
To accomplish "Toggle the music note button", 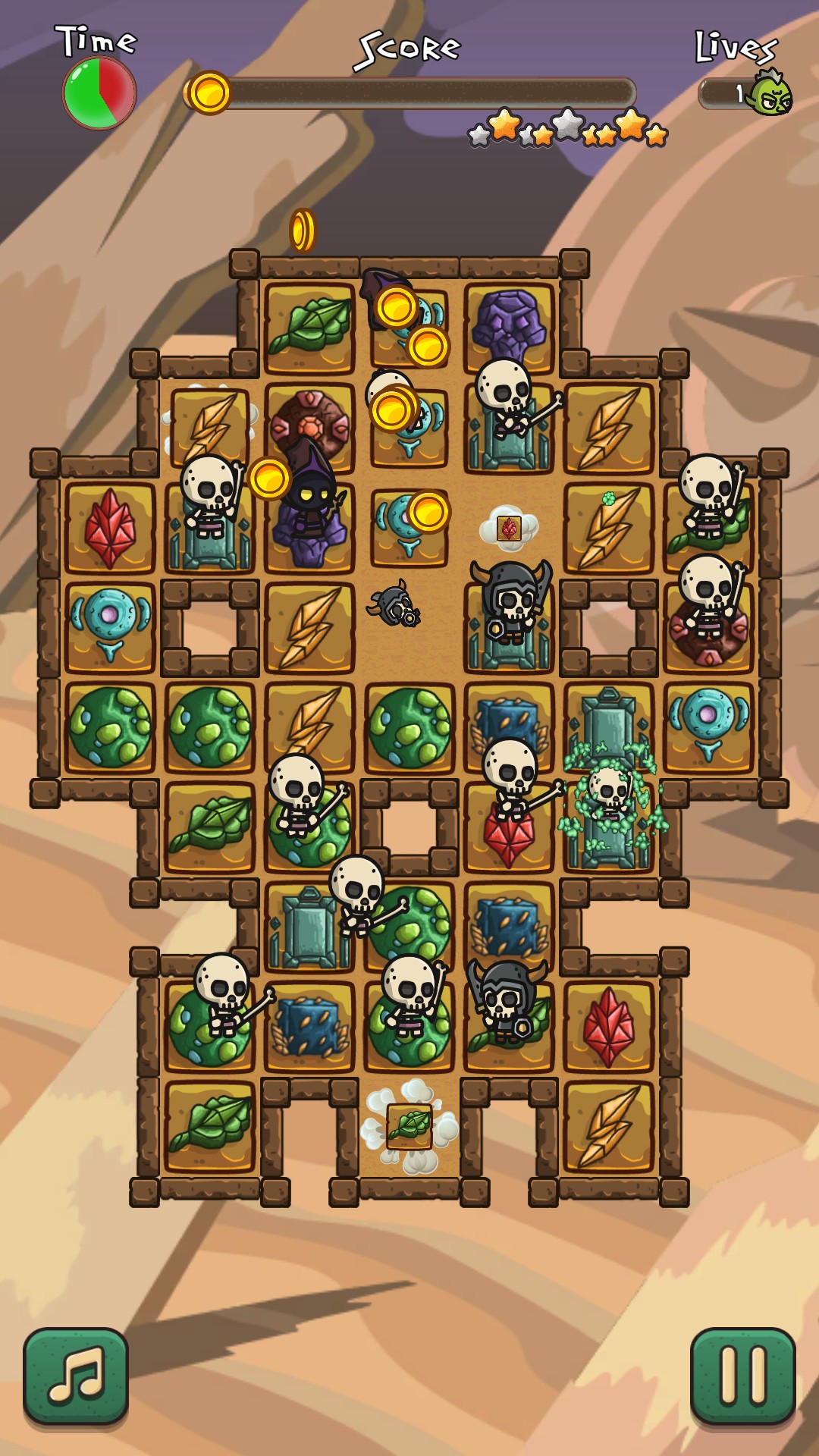I will tap(76, 1376).
